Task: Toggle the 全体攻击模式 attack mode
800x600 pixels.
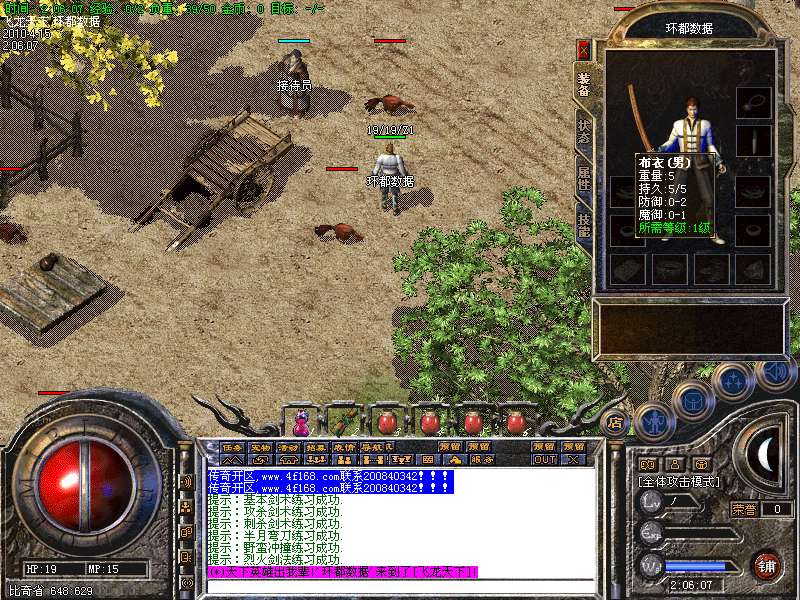Action: [675, 481]
